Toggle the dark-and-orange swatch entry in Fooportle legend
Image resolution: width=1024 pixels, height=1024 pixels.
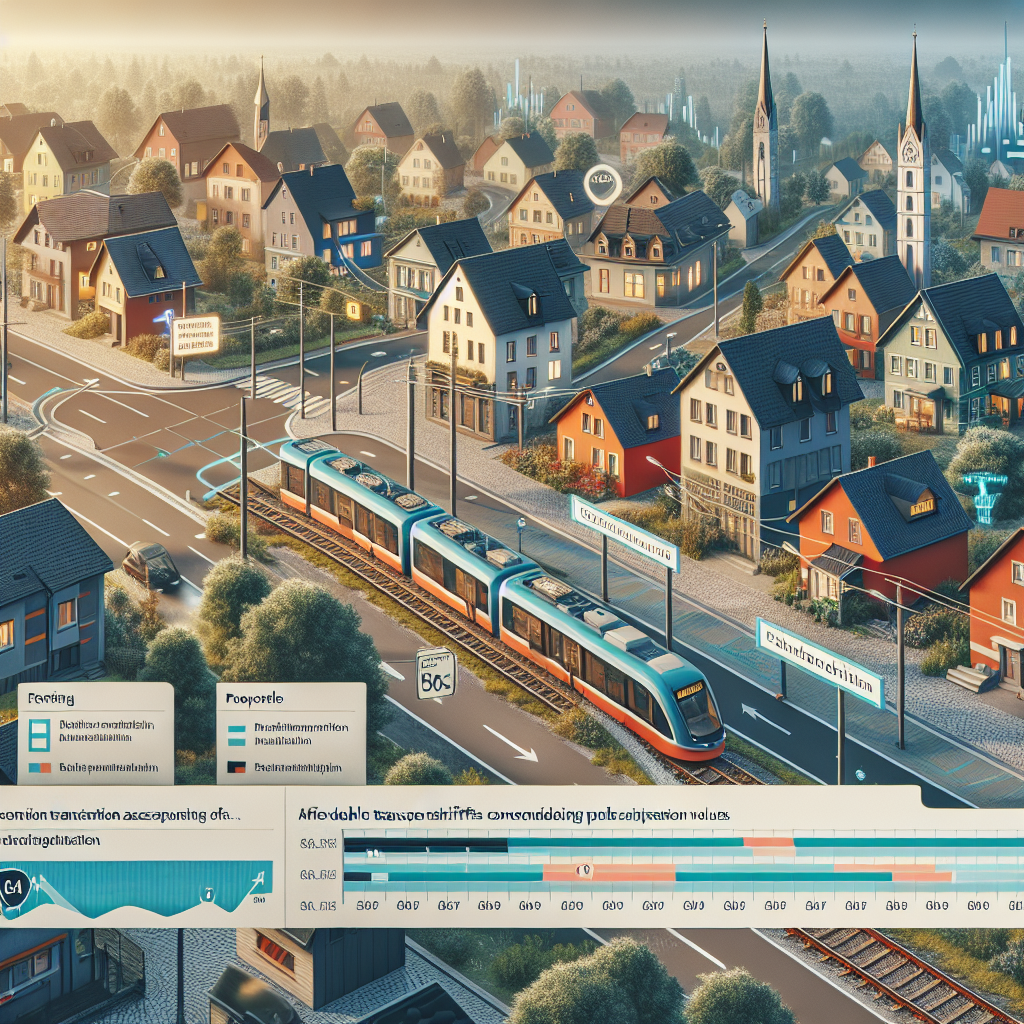pos(237,768)
